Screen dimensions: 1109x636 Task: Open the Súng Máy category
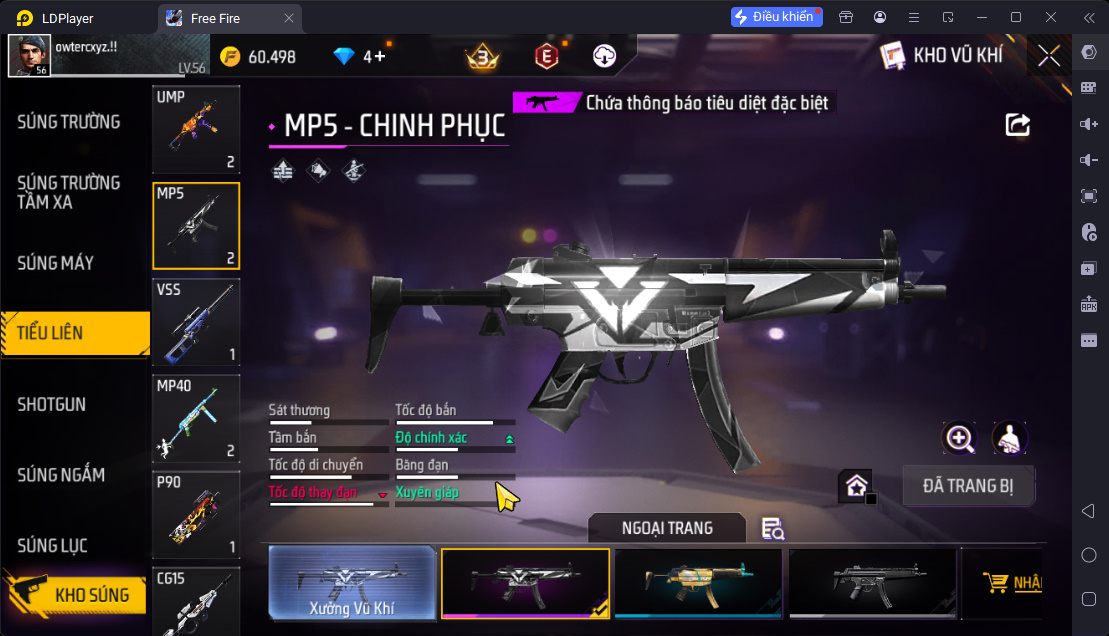click(56, 263)
